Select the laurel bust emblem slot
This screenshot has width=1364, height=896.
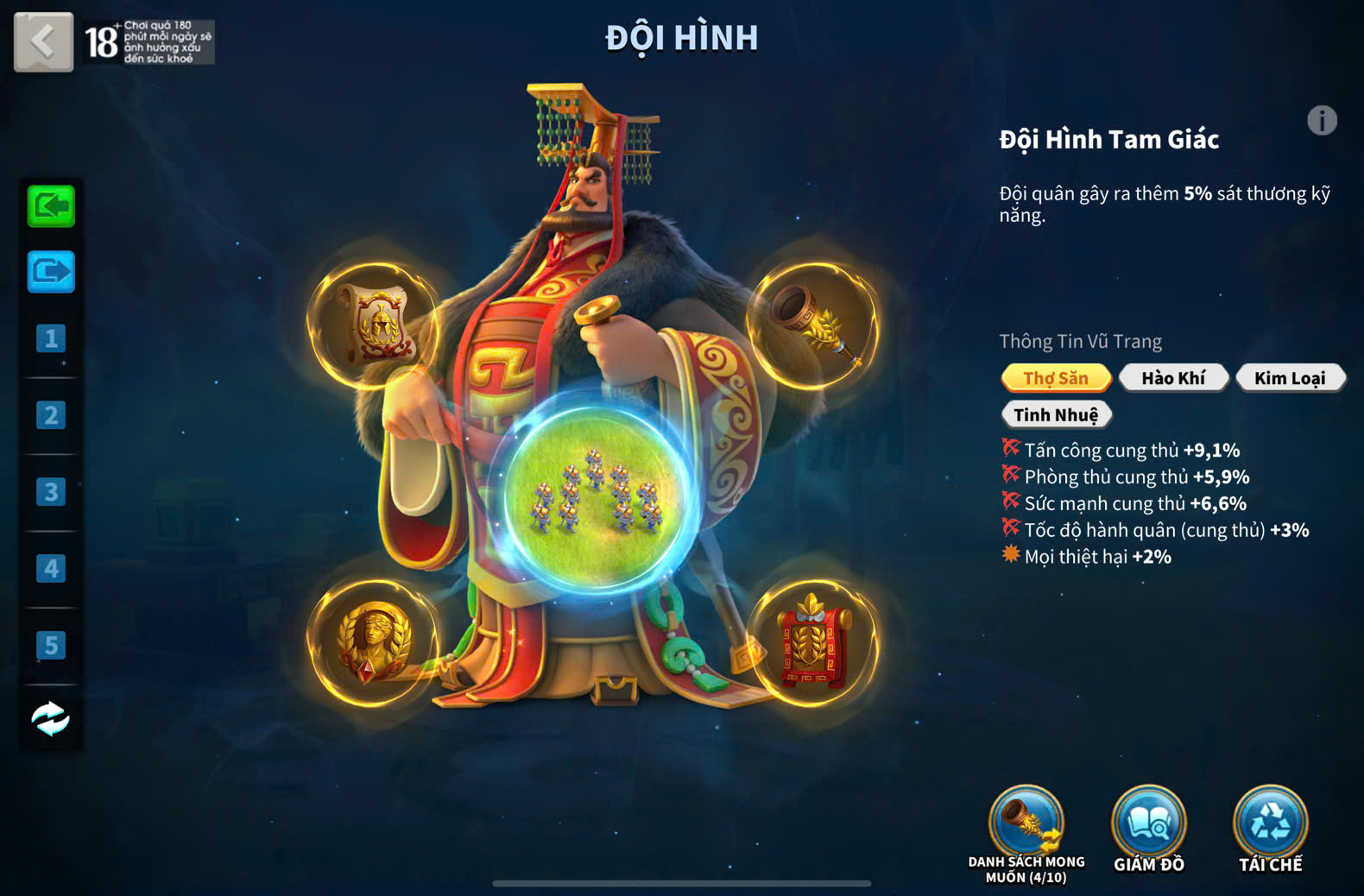(x=374, y=643)
